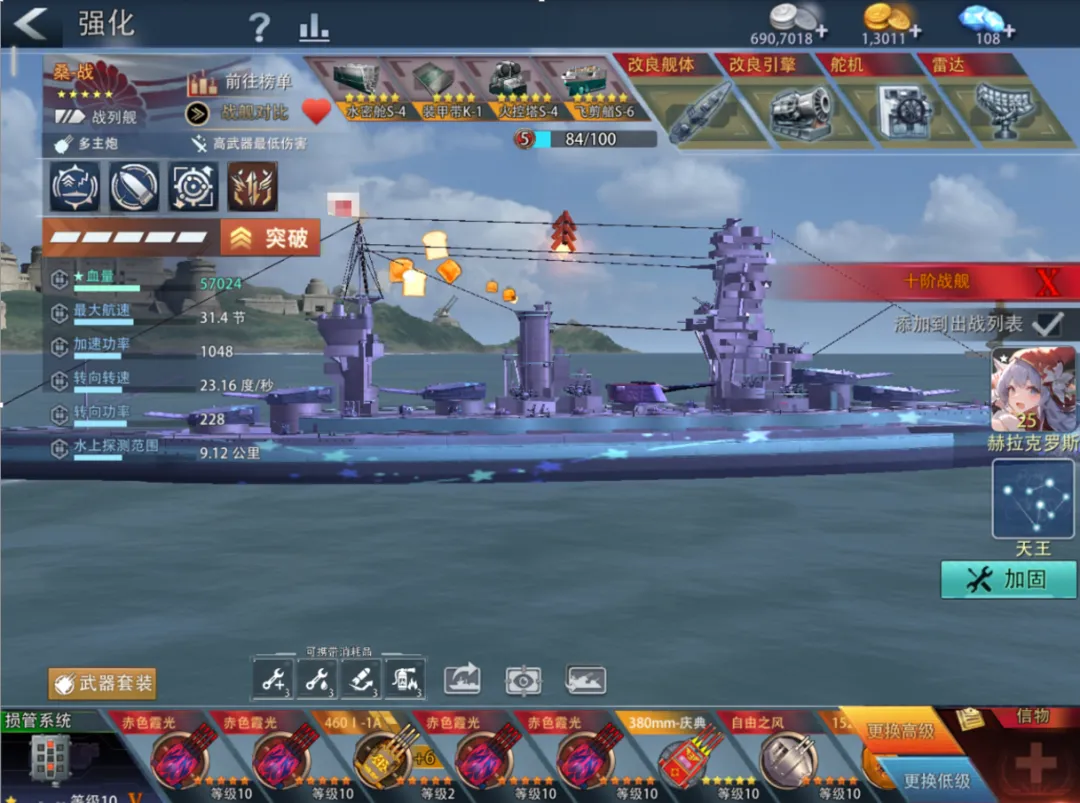Viewport: 1080px width, 803px height.
Task: Click the 加固 reinforce button
Action: (1007, 579)
